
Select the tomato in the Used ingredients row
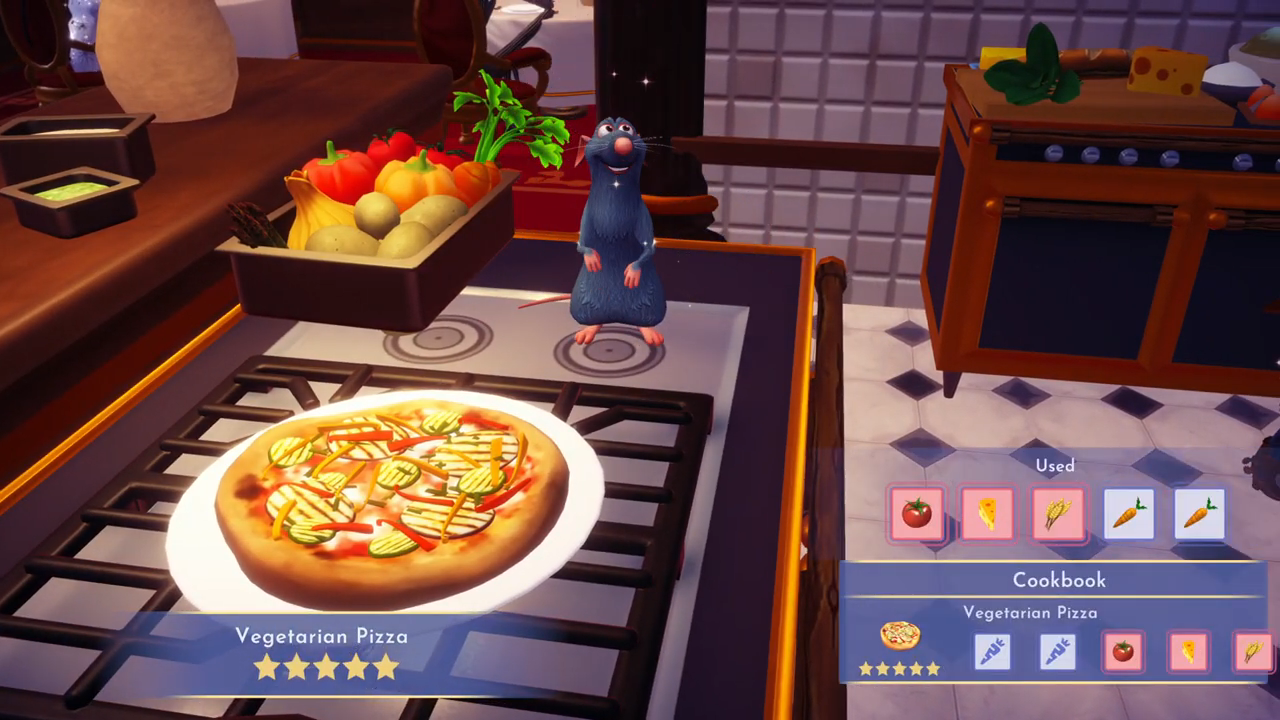coord(916,514)
